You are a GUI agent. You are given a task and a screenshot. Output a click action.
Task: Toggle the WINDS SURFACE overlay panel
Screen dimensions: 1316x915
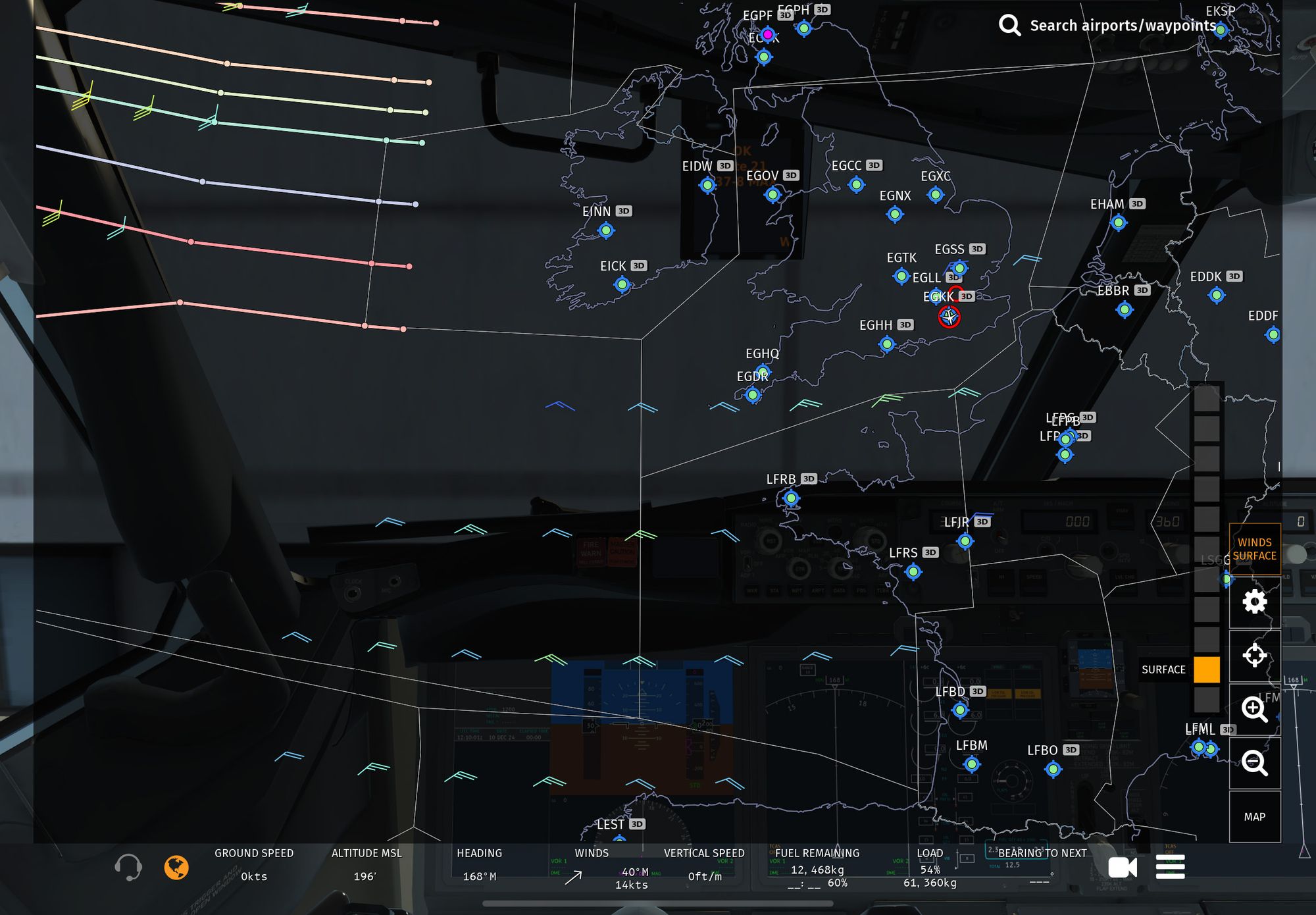(1254, 549)
